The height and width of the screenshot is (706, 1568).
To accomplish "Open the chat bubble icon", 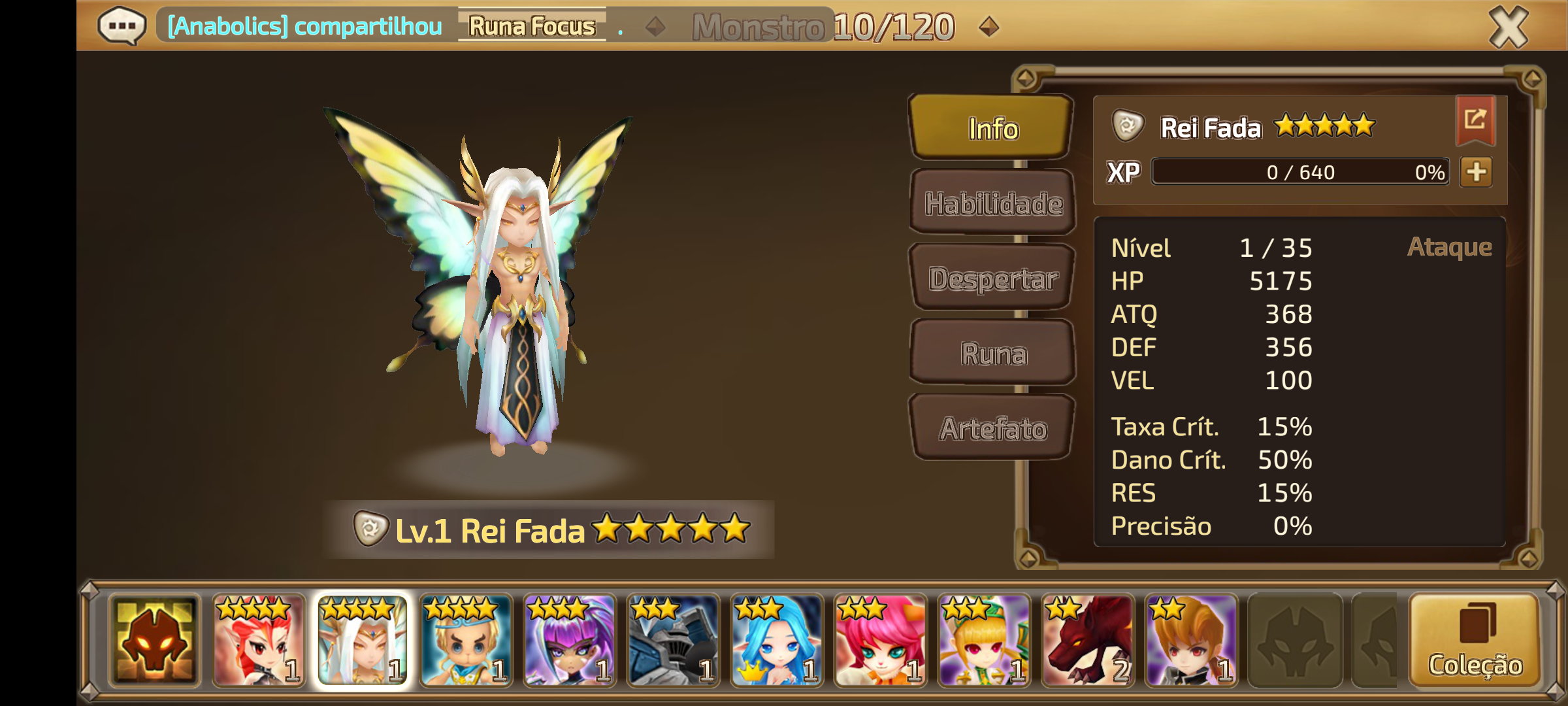I will tap(122, 27).
